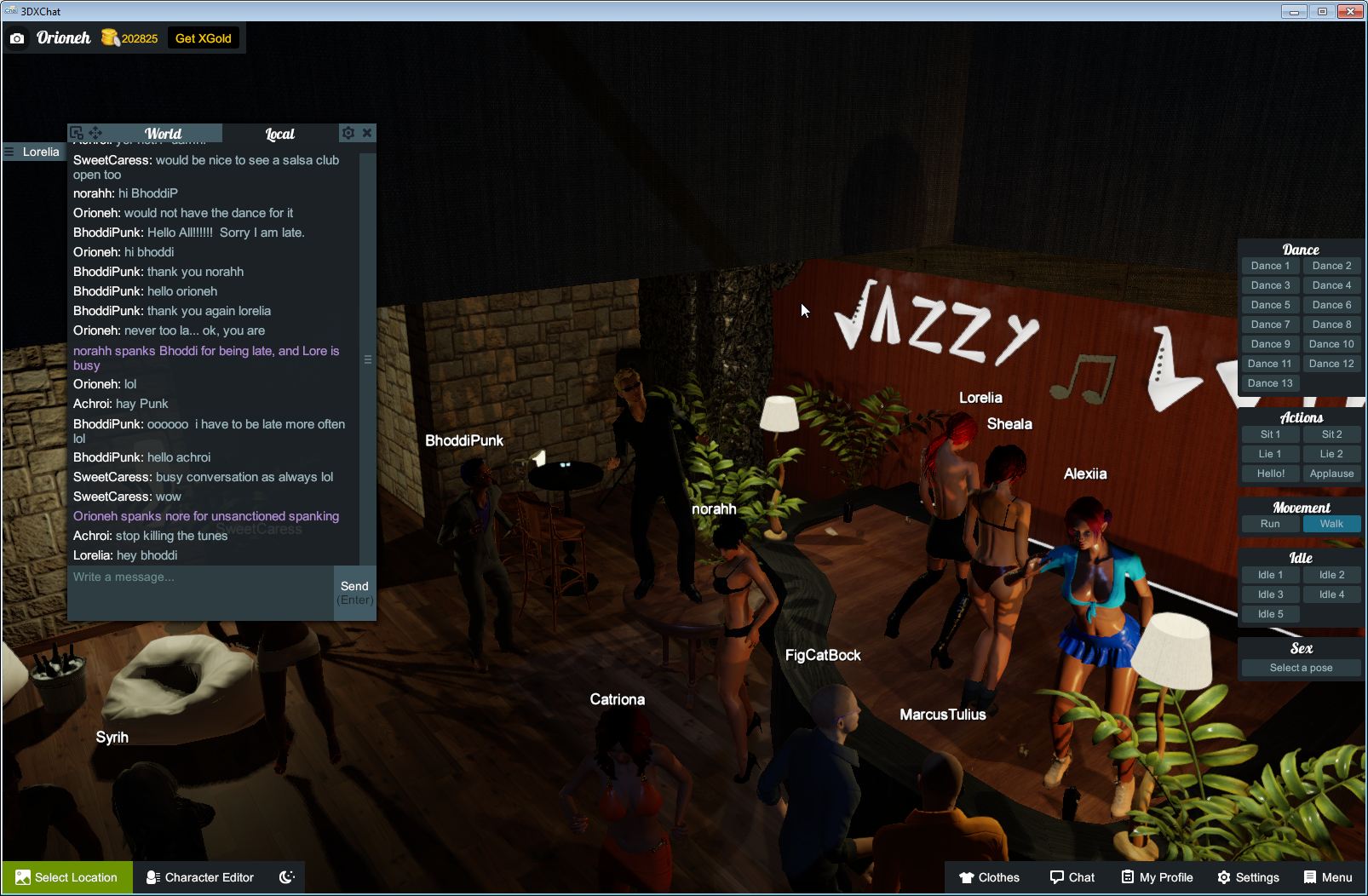Switch movement mode to Run

(1270, 524)
